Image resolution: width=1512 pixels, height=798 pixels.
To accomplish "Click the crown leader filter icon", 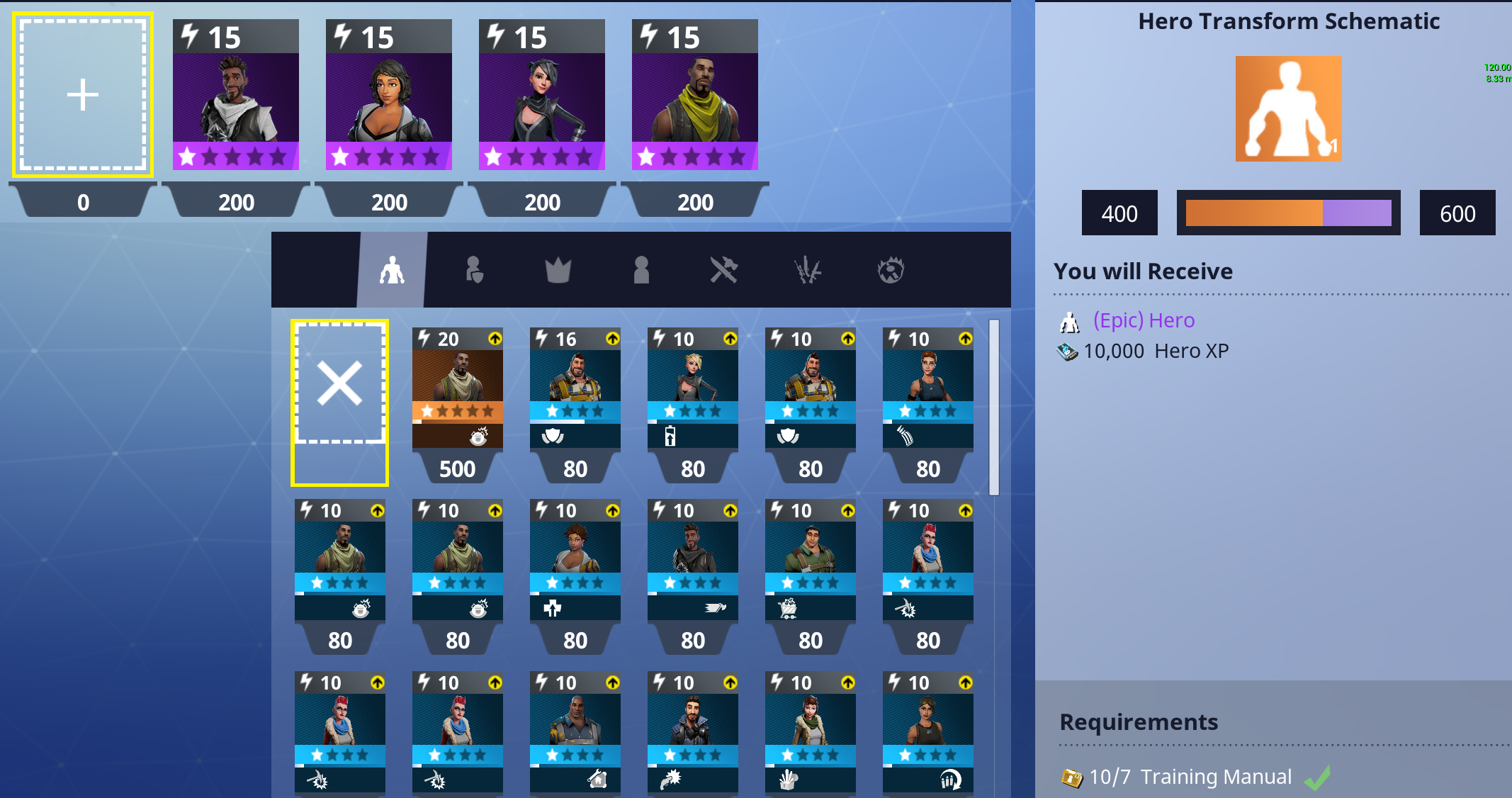I will click(558, 270).
